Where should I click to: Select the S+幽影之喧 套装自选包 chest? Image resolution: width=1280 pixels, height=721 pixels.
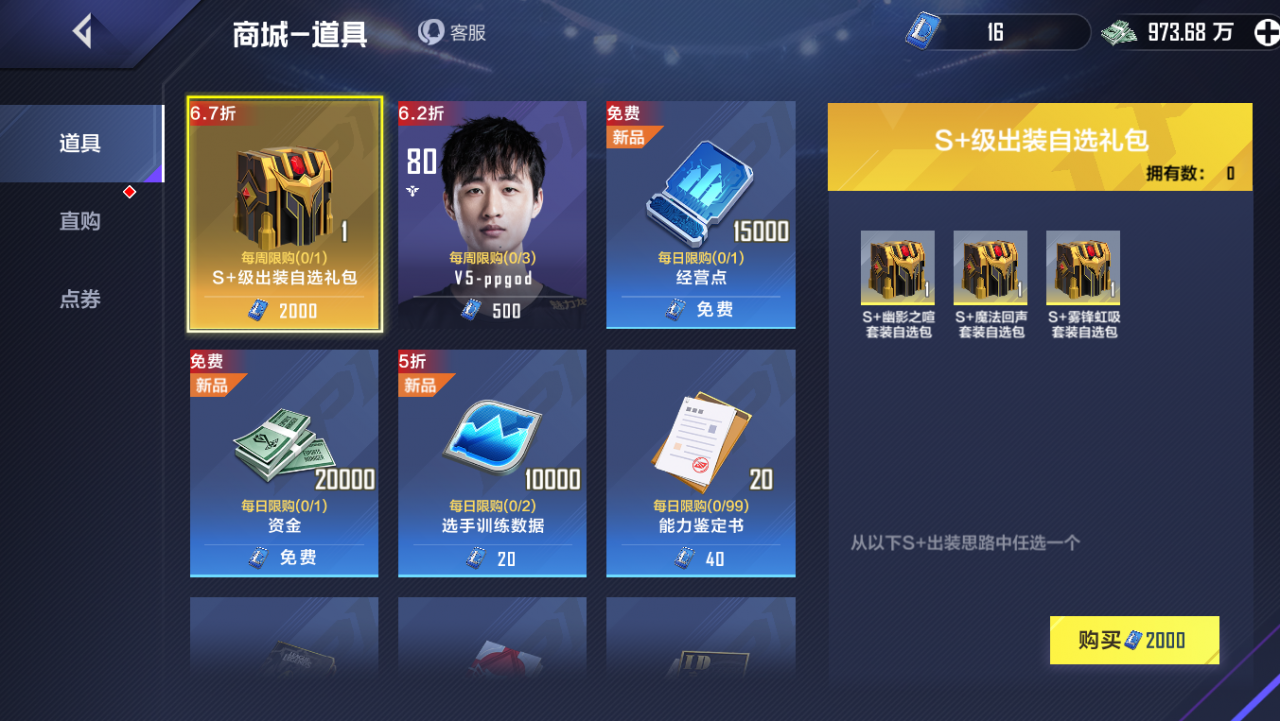coord(896,267)
